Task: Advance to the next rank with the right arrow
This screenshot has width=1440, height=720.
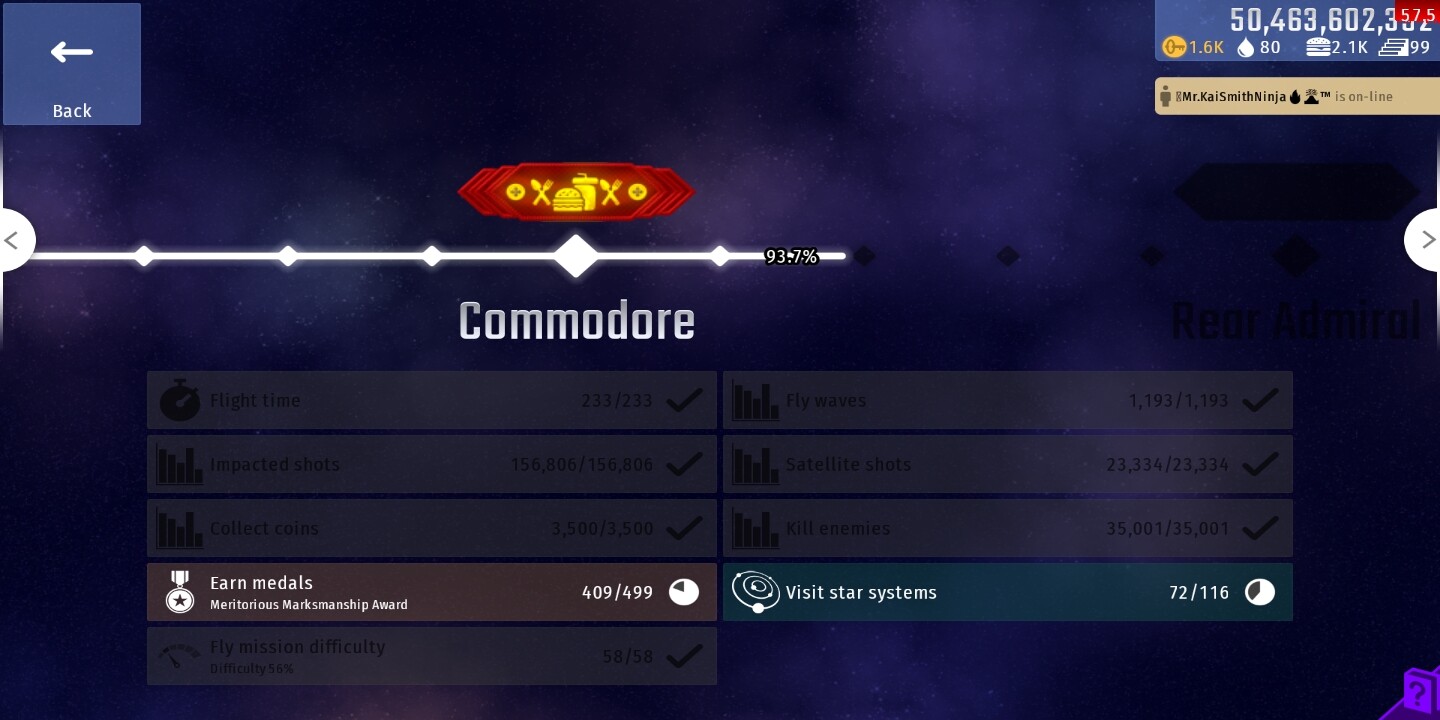Action: click(1425, 240)
